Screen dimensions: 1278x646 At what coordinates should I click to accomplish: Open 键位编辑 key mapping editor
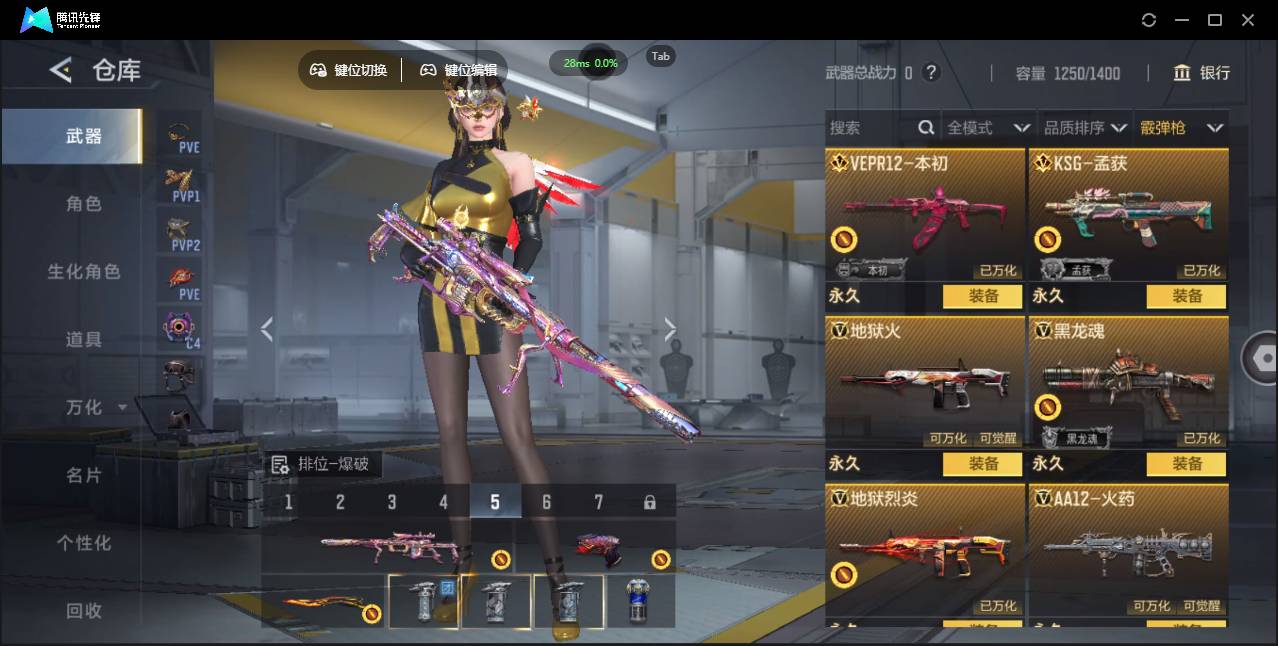458,70
